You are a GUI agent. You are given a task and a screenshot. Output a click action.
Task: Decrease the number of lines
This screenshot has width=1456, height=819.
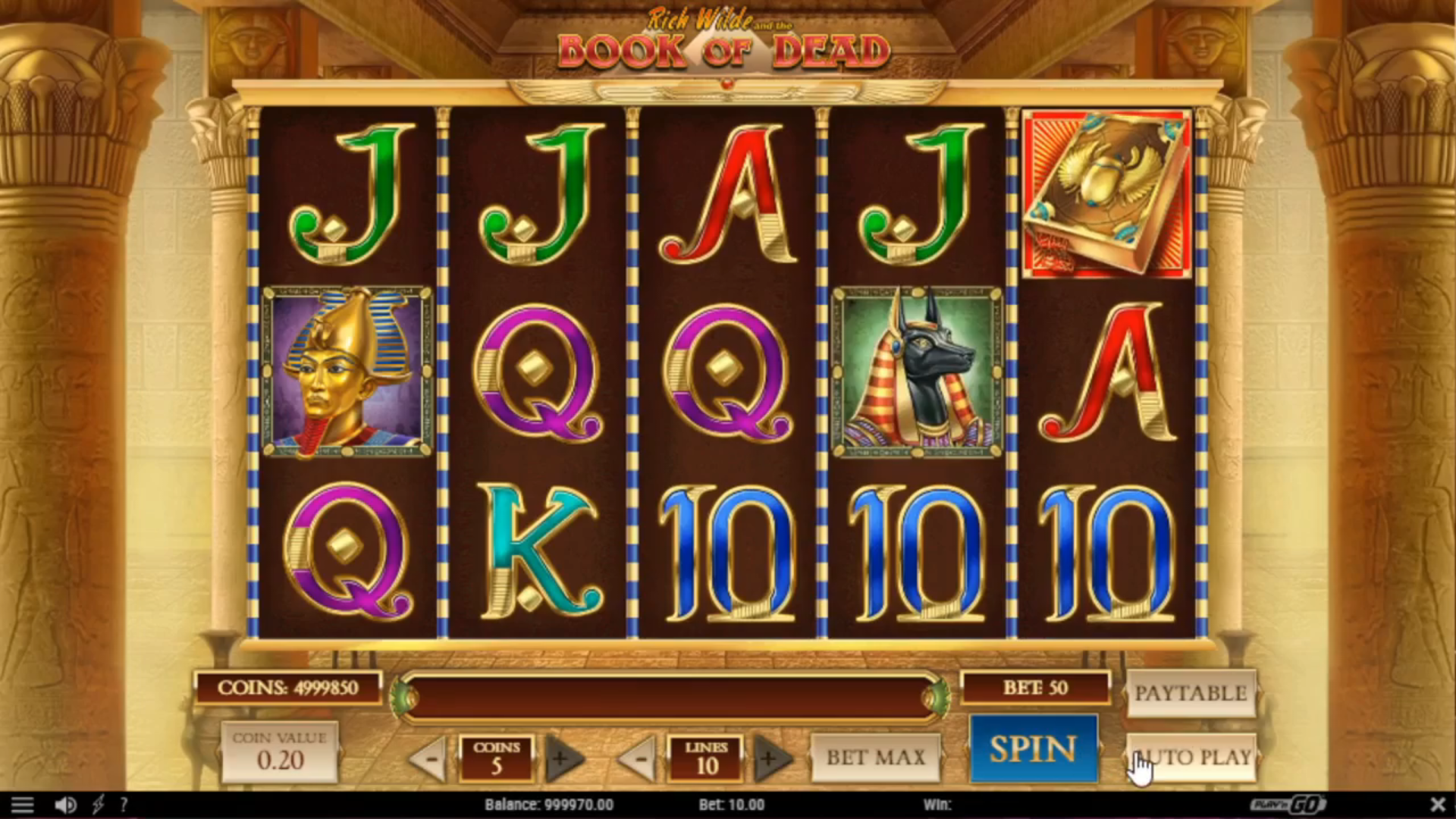640,758
